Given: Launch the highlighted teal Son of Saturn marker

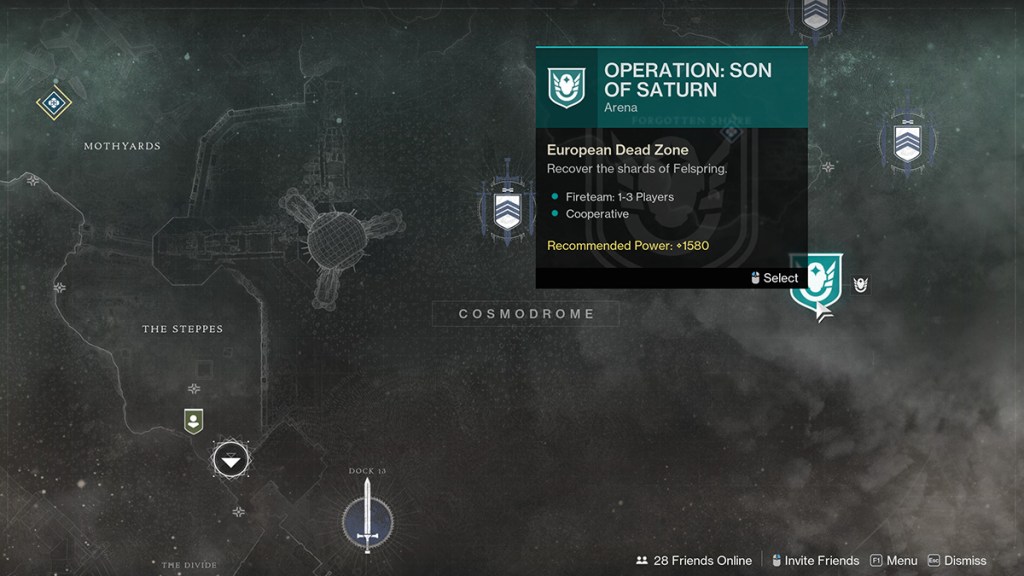Looking at the screenshot, I should (816, 285).
